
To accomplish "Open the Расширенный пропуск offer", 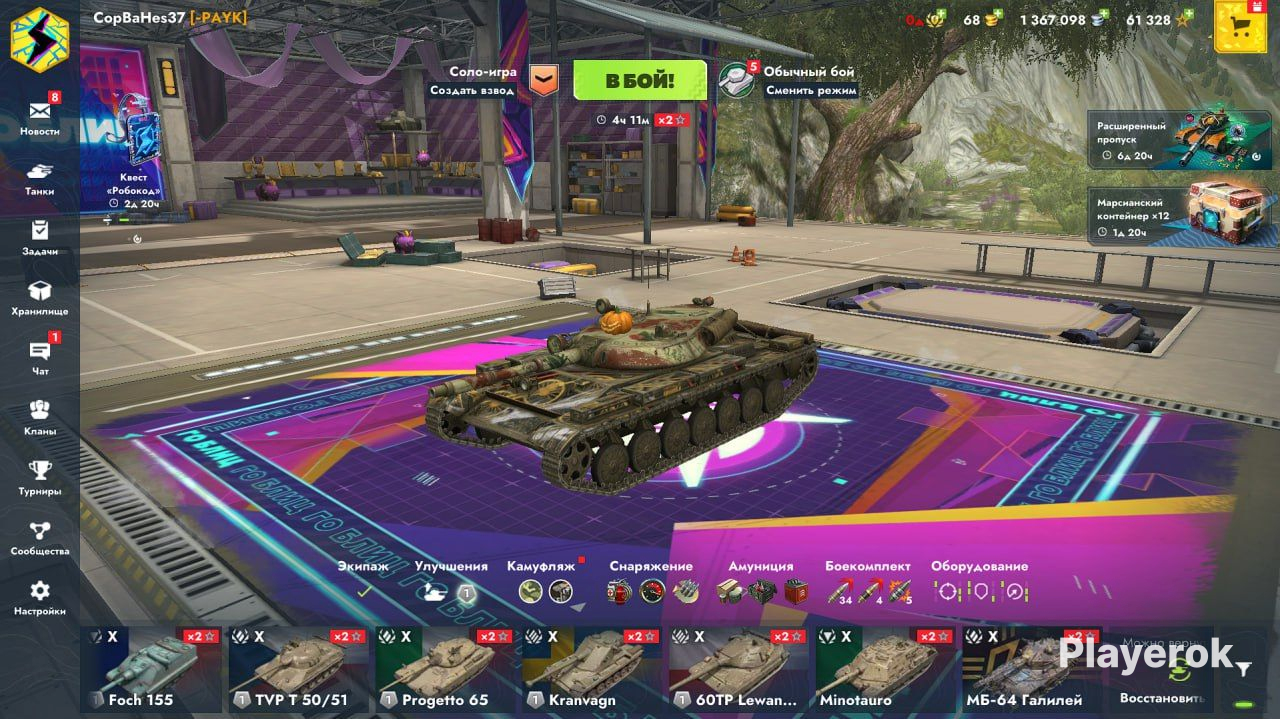I will [x=1165, y=139].
